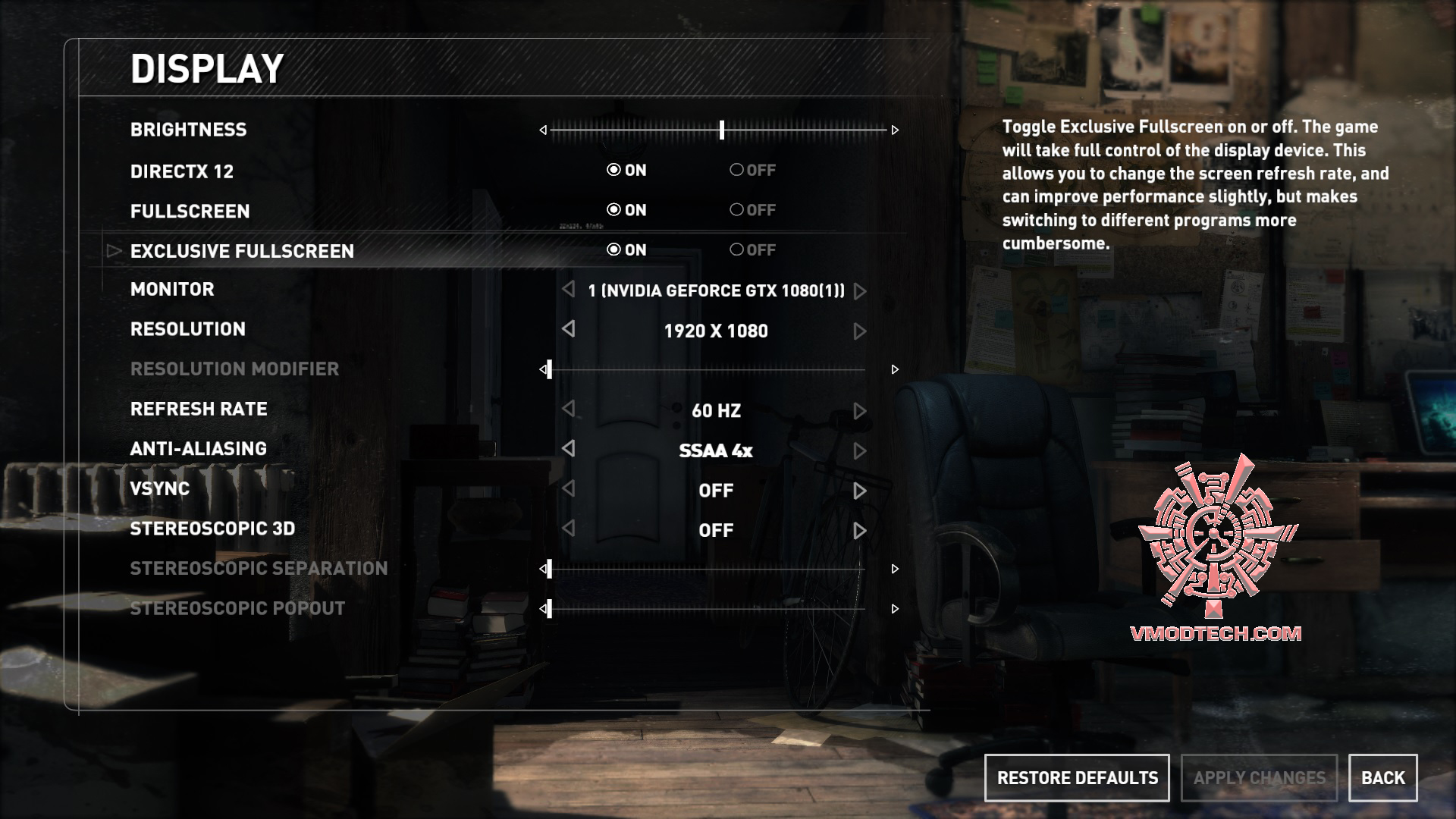This screenshot has height=819, width=1456.
Task: Click the Restore Defaults button
Action: (x=1077, y=778)
